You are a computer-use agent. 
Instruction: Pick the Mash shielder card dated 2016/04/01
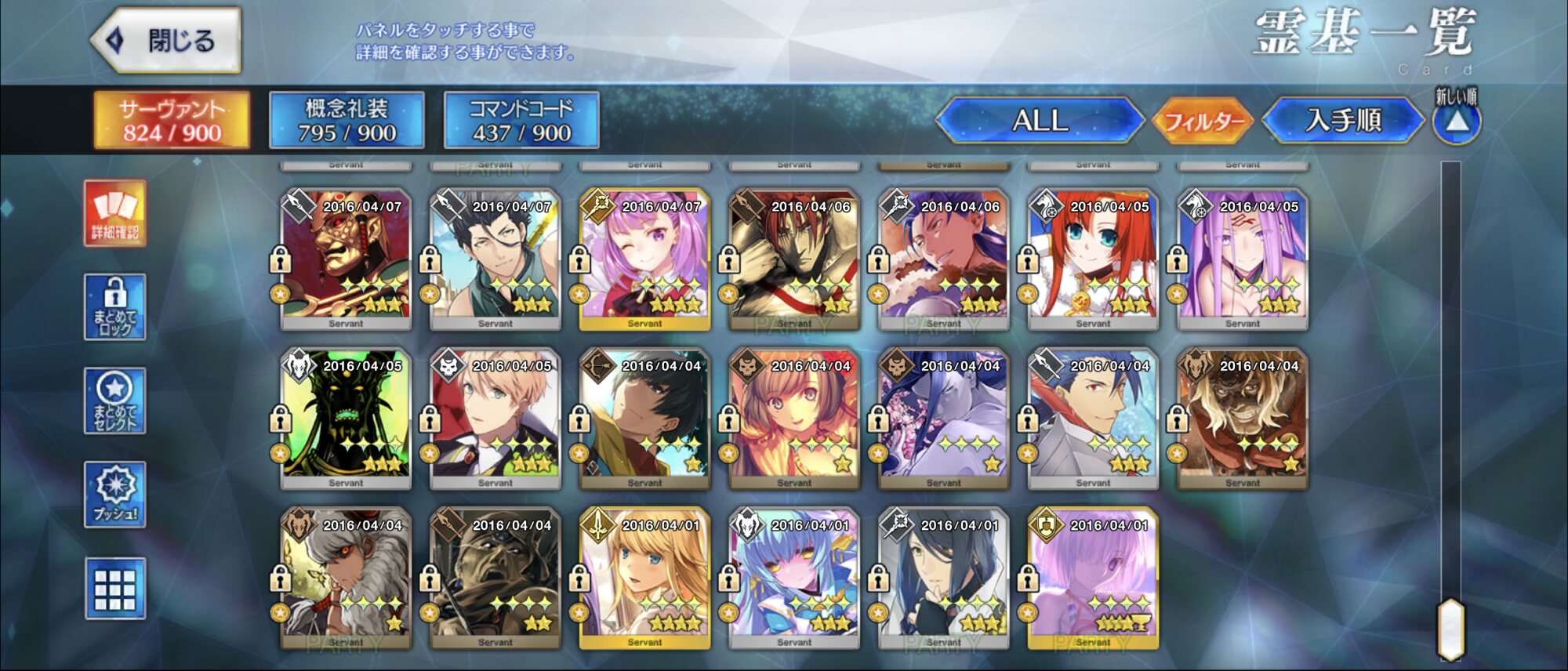[x=1093, y=578]
